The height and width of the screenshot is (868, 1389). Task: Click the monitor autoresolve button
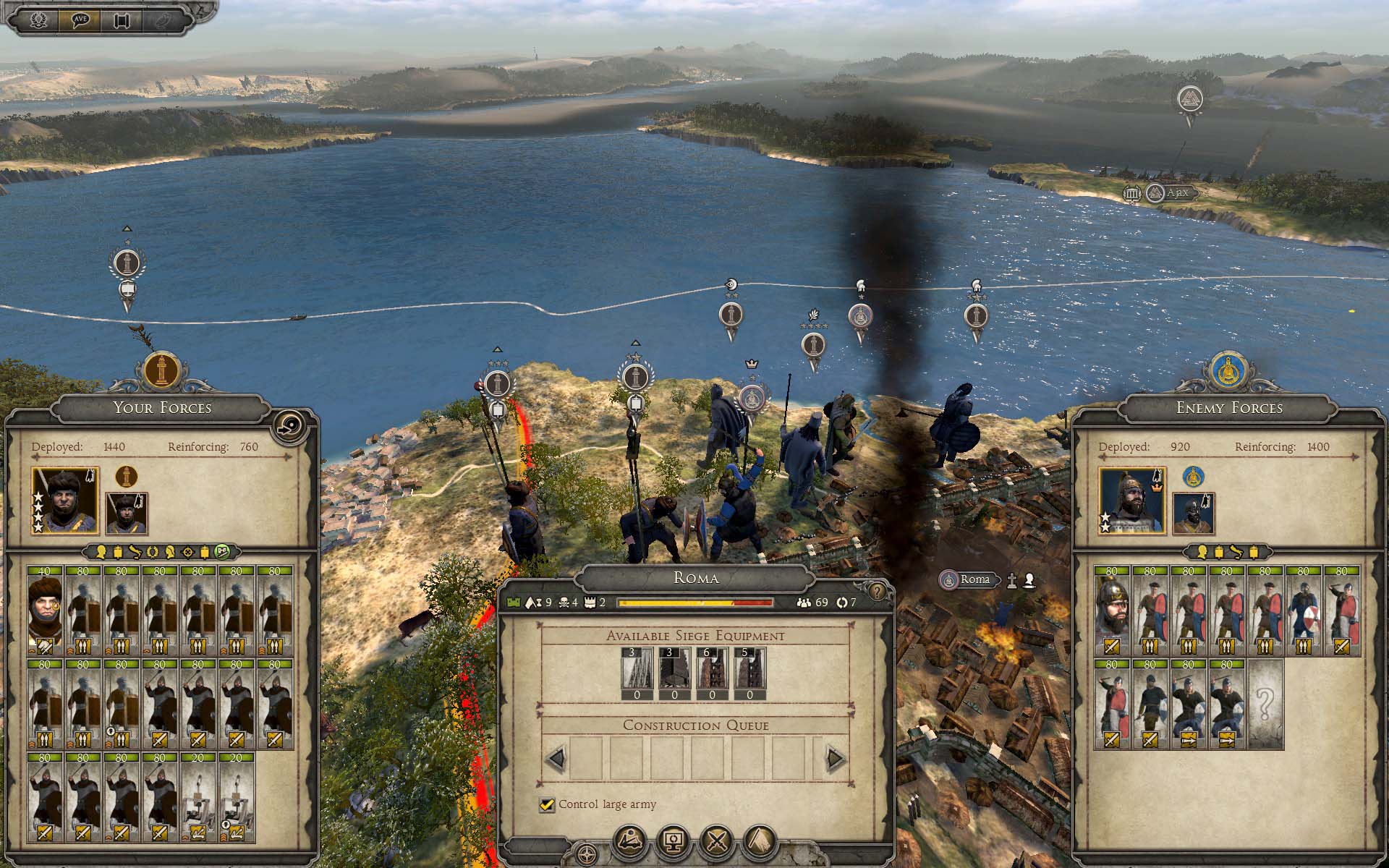(674, 842)
